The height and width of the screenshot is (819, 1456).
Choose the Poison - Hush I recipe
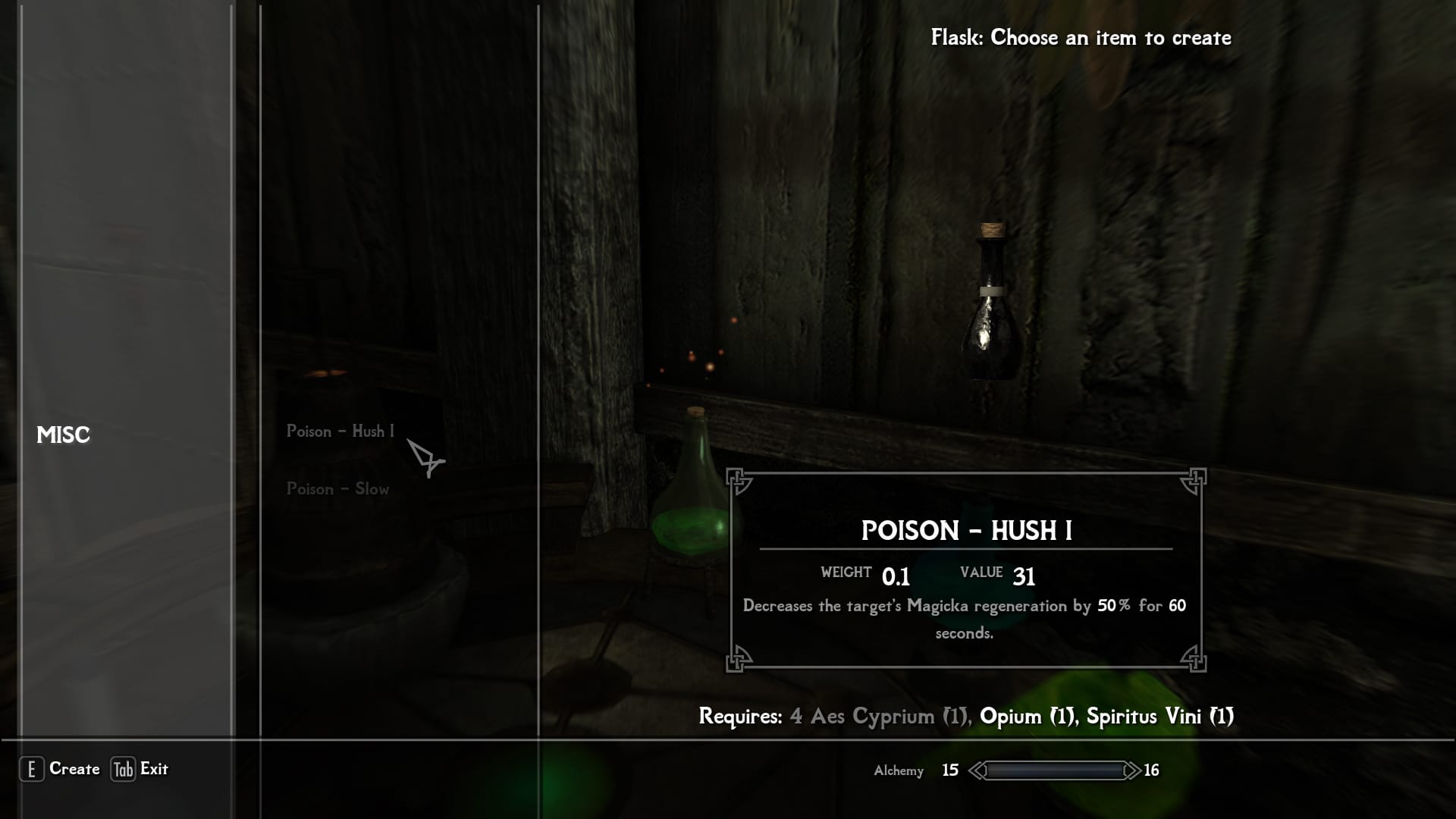tap(340, 431)
